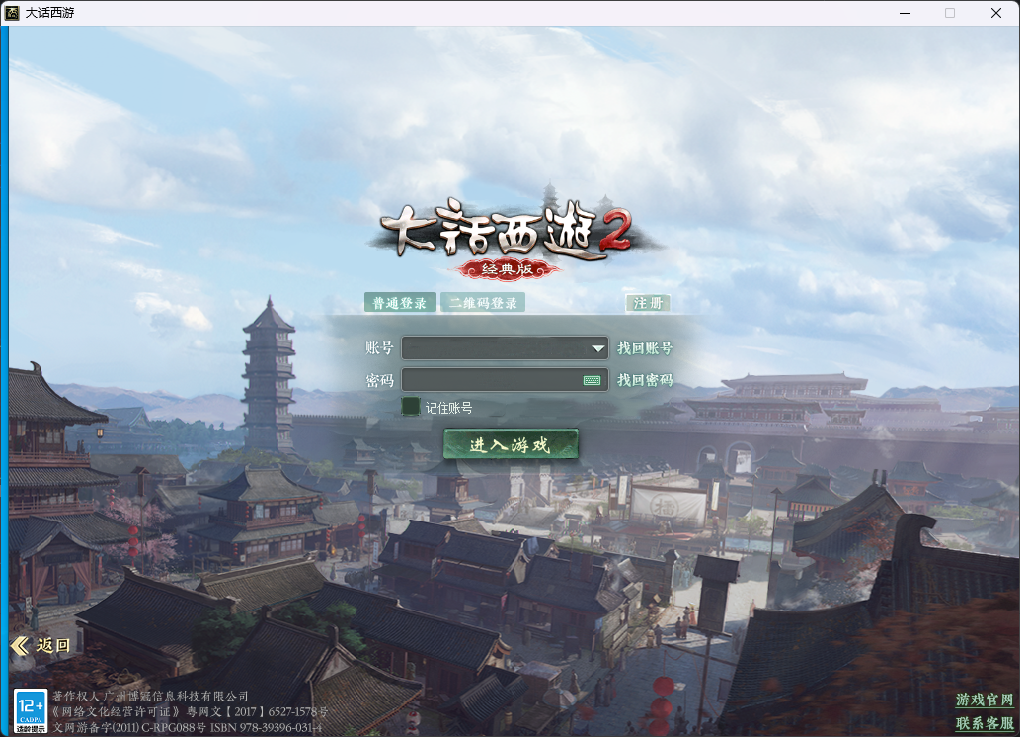Image resolution: width=1020 pixels, height=737 pixels.
Task: Click the 12+ age rating icon
Action: pyautogui.click(x=30, y=710)
